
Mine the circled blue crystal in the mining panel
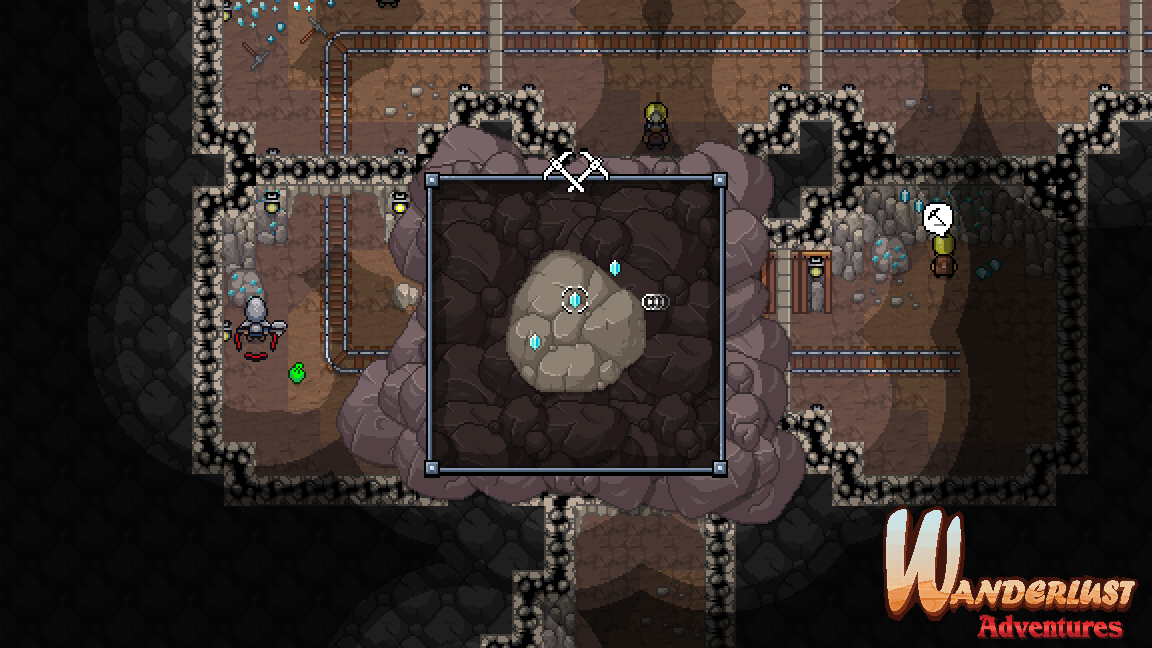[574, 299]
